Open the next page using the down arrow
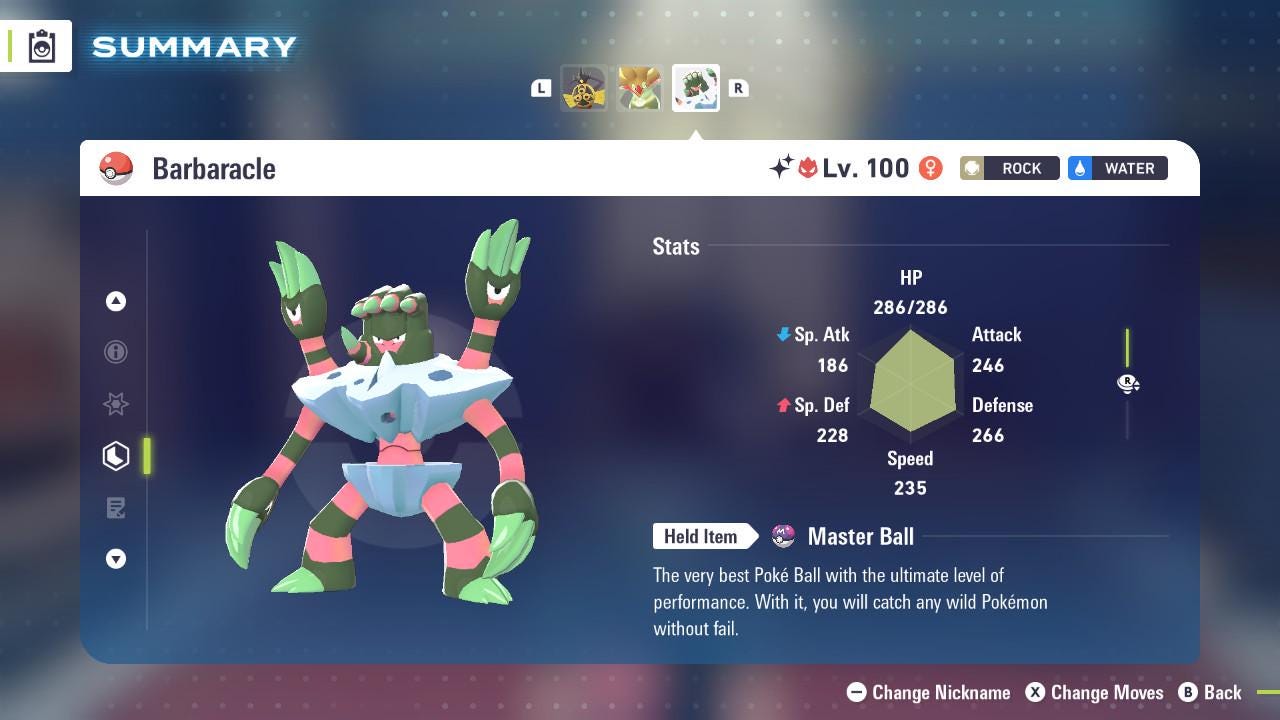The image size is (1280, 720). coord(116,559)
